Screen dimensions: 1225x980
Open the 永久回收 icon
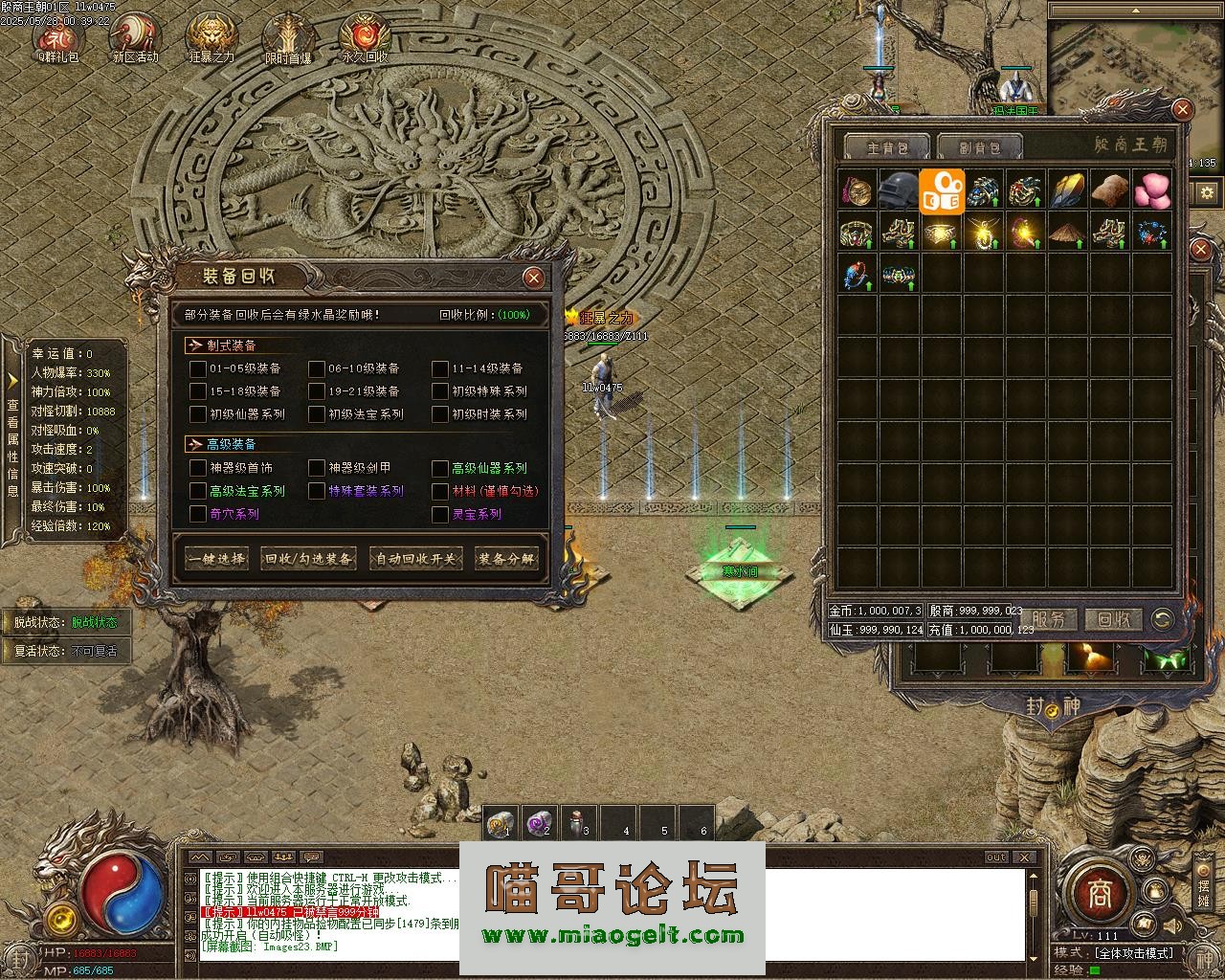click(x=365, y=38)
